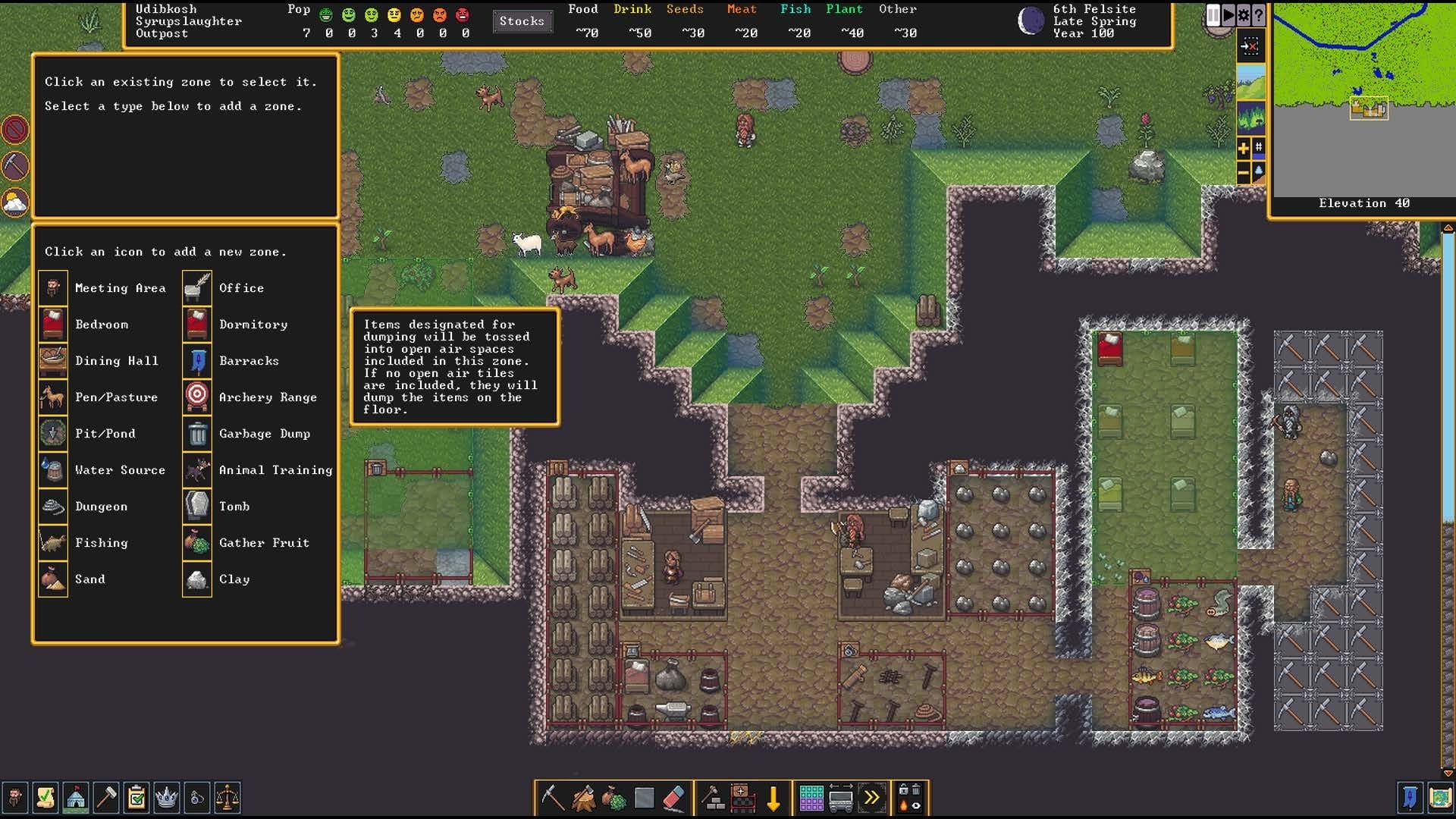Open help with the question mark button
The image size is (1456, 819).
click(x=1259, y=15)
